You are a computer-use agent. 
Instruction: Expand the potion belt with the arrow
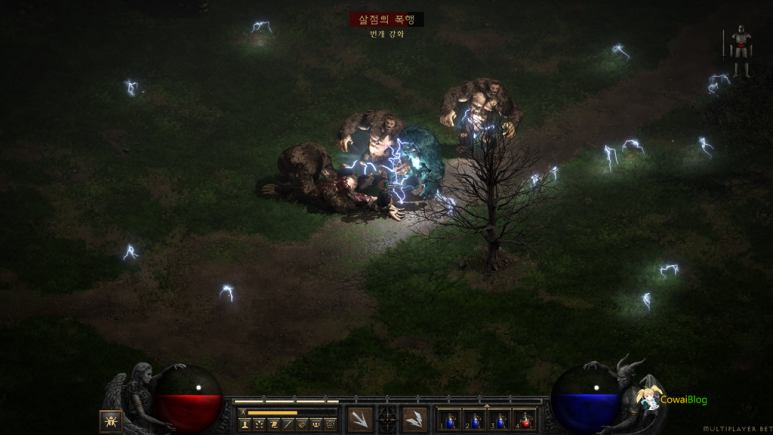(487, 406)
